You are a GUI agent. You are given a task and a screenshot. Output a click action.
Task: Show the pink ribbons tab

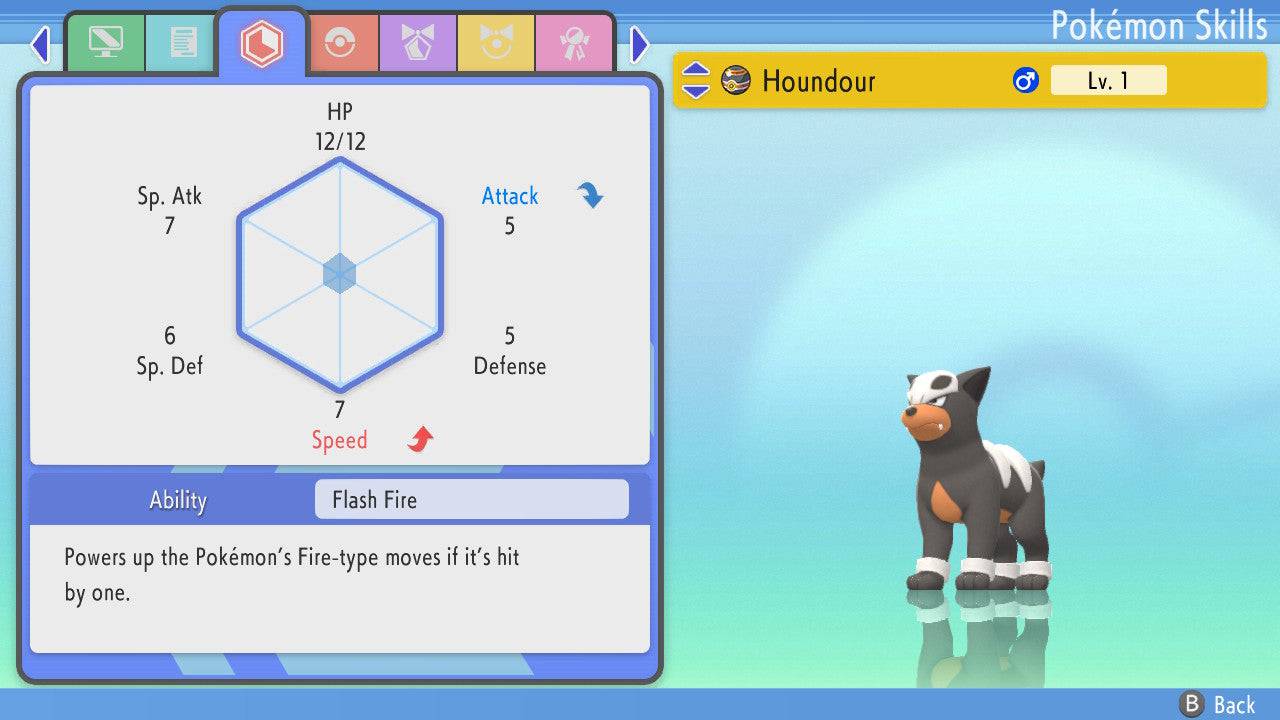point(574,43)
